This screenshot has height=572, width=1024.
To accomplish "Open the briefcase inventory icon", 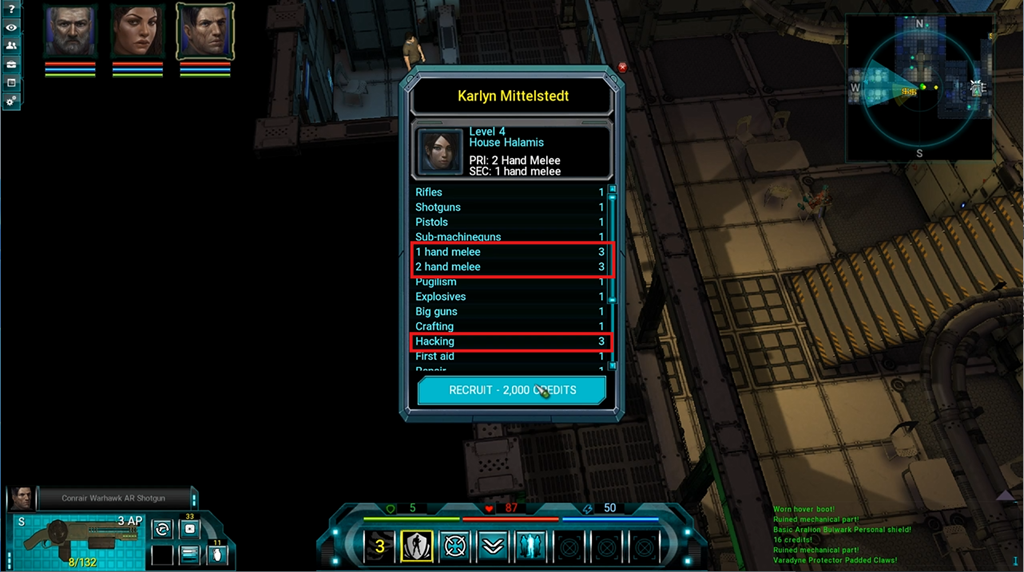I will tap(11, 64).
